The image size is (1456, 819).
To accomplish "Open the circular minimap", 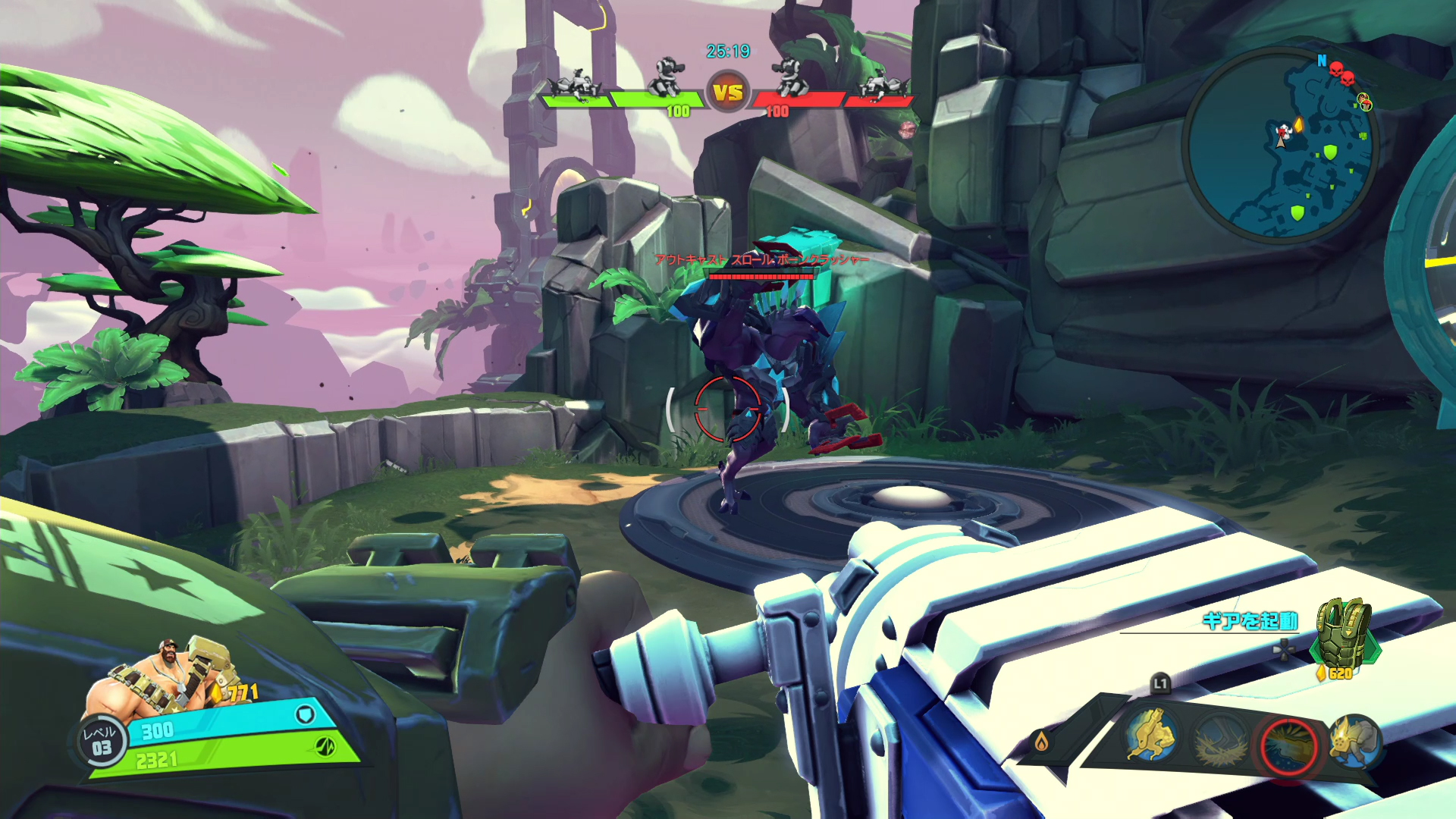I will point(1280,144).
